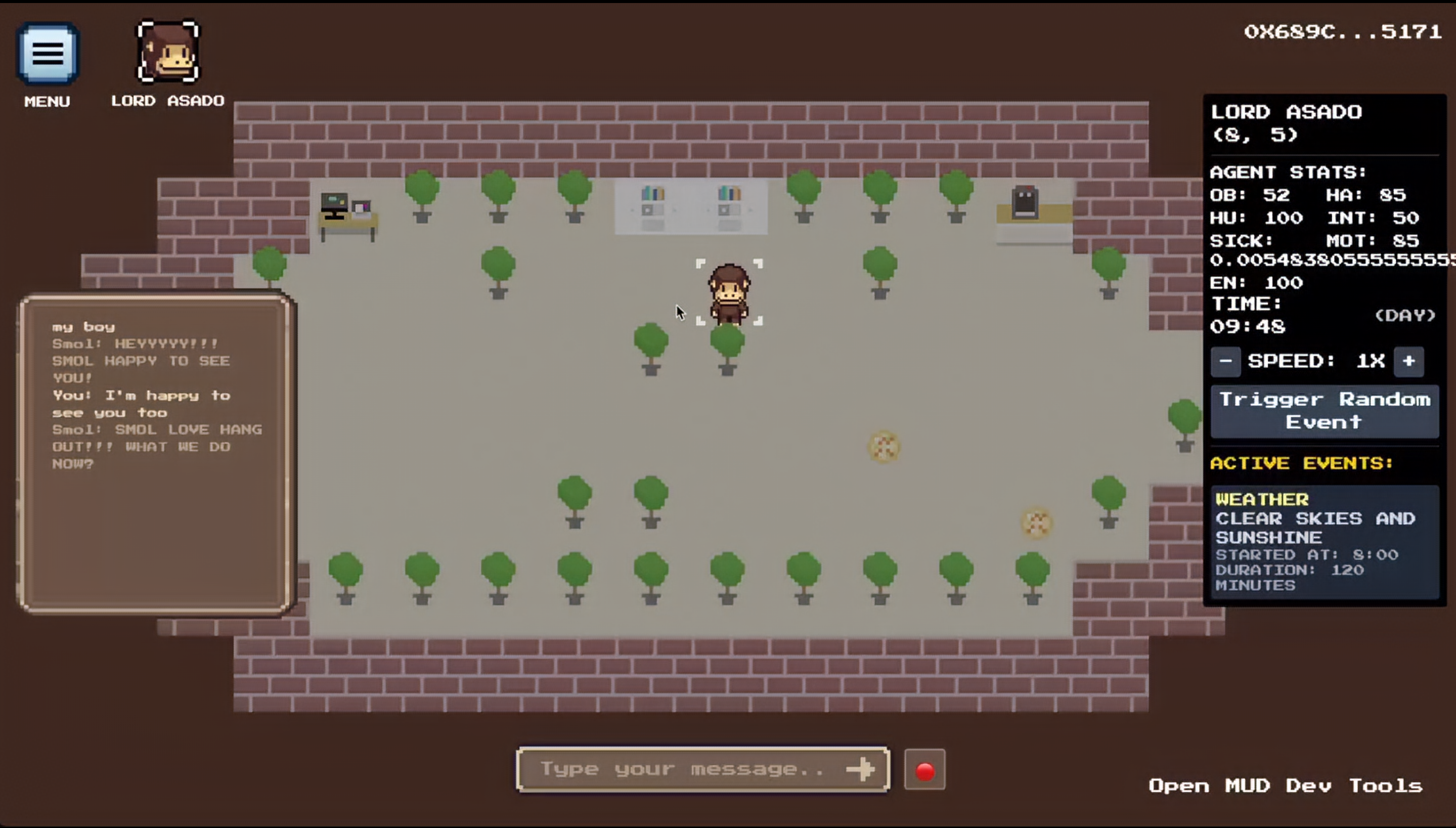The height and width of the screenshot is (828, 1456).
Task: Trigger a random event
Action: (1324, 411)
